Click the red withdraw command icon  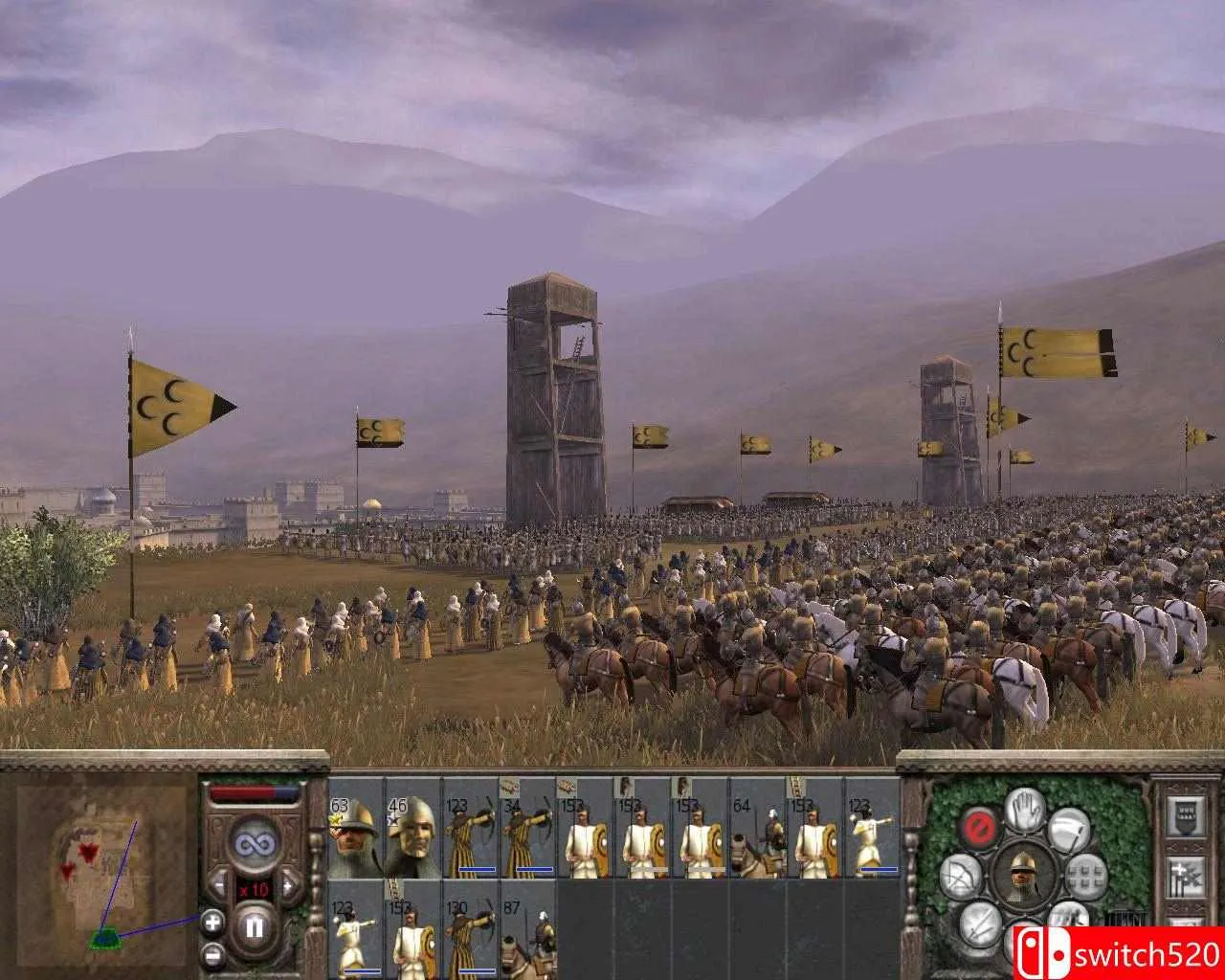coord(980,829)
